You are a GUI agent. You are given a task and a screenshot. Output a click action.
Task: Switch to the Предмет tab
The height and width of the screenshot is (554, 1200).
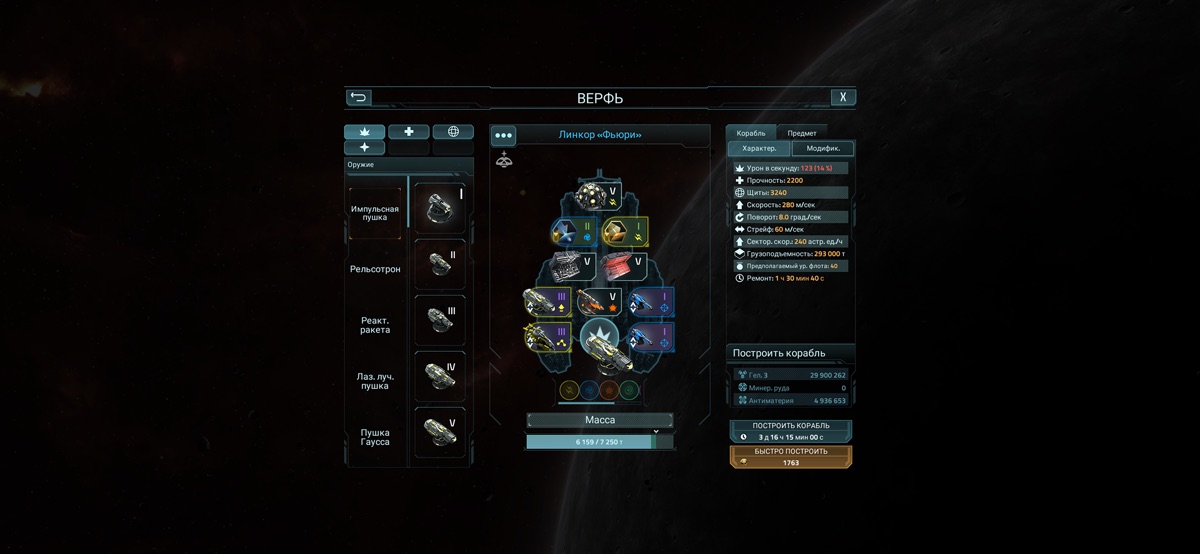(801, 133)
